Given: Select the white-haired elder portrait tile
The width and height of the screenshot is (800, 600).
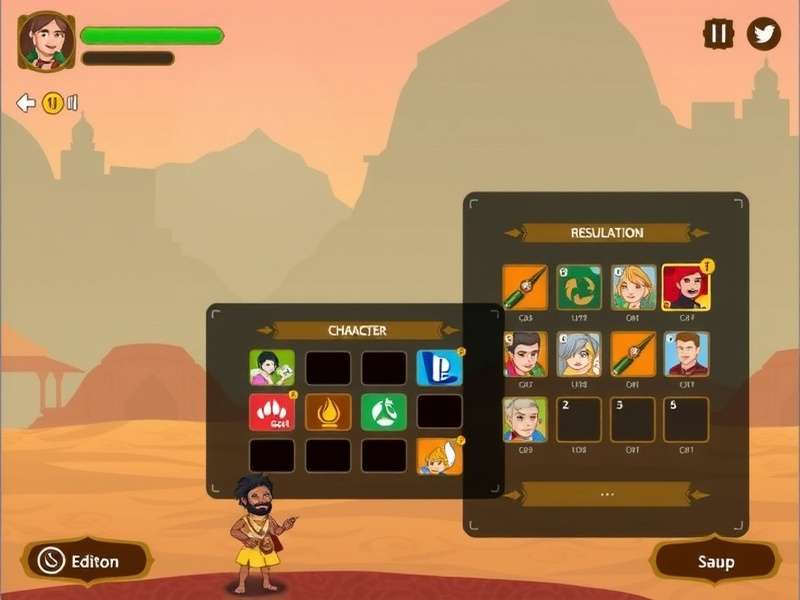Looking at the screenshot, I should 525,420.
